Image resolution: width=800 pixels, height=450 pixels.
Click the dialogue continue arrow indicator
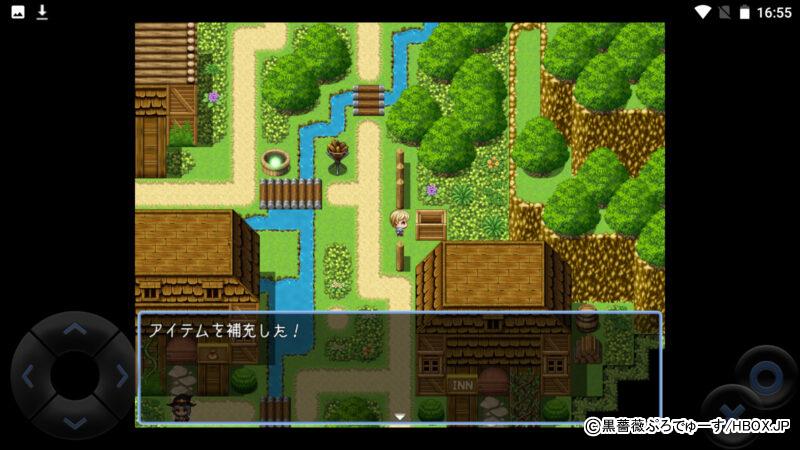click(x=399, y=416)
